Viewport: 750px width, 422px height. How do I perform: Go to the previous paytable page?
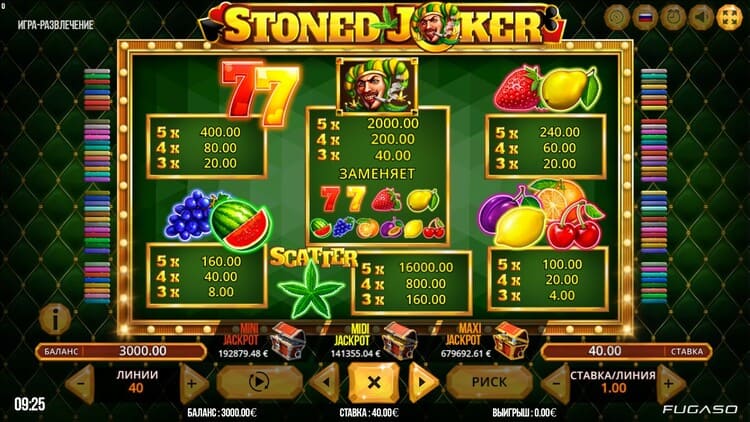[x=323, y=381]
